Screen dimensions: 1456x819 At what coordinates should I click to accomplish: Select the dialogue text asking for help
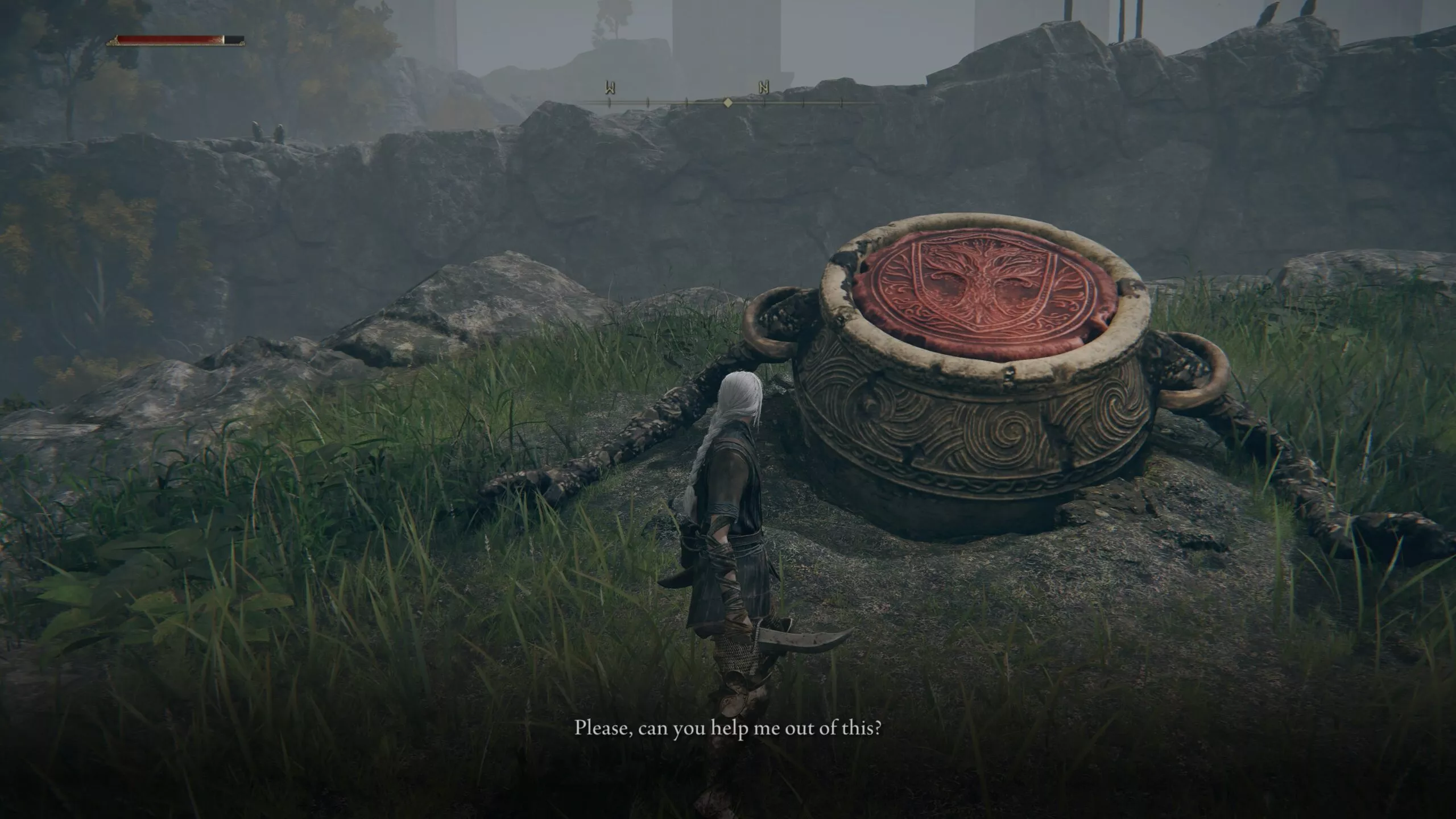pyautogui.click(x=728, y=729)
